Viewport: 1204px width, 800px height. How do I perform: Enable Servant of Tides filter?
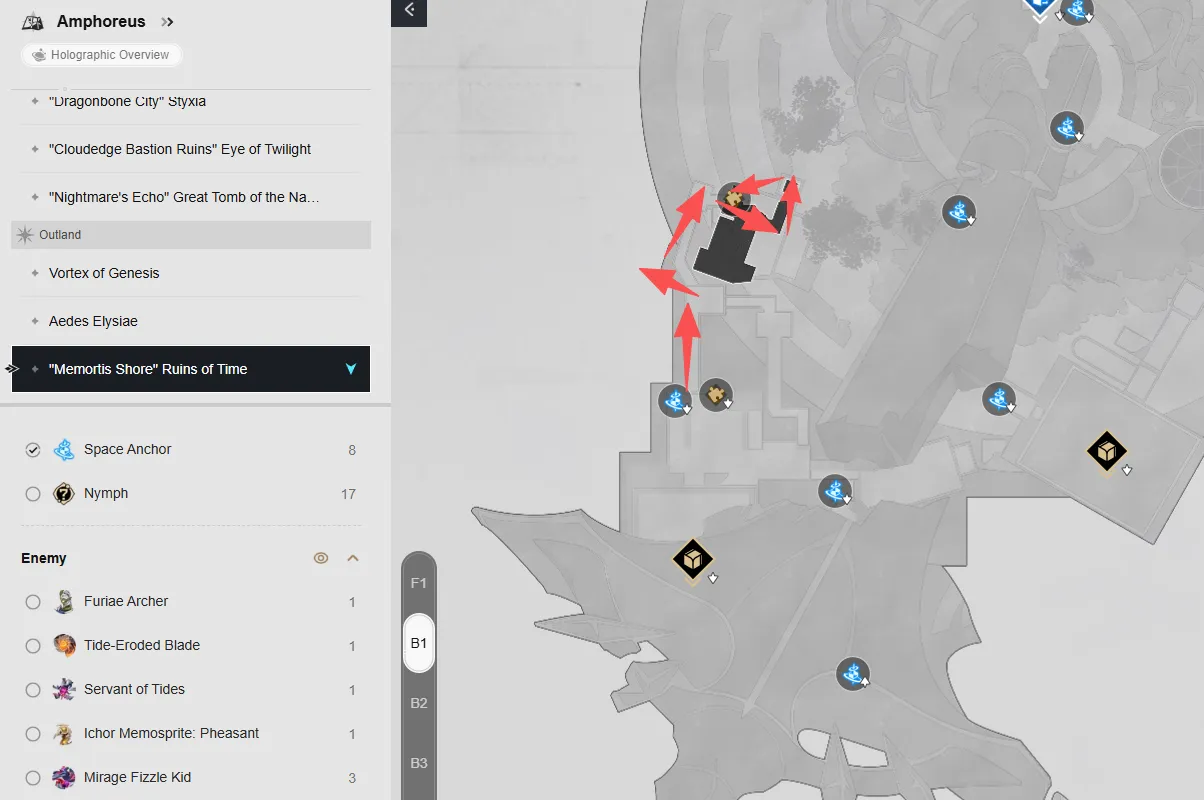pyautogui.click(x=33, y=690)
